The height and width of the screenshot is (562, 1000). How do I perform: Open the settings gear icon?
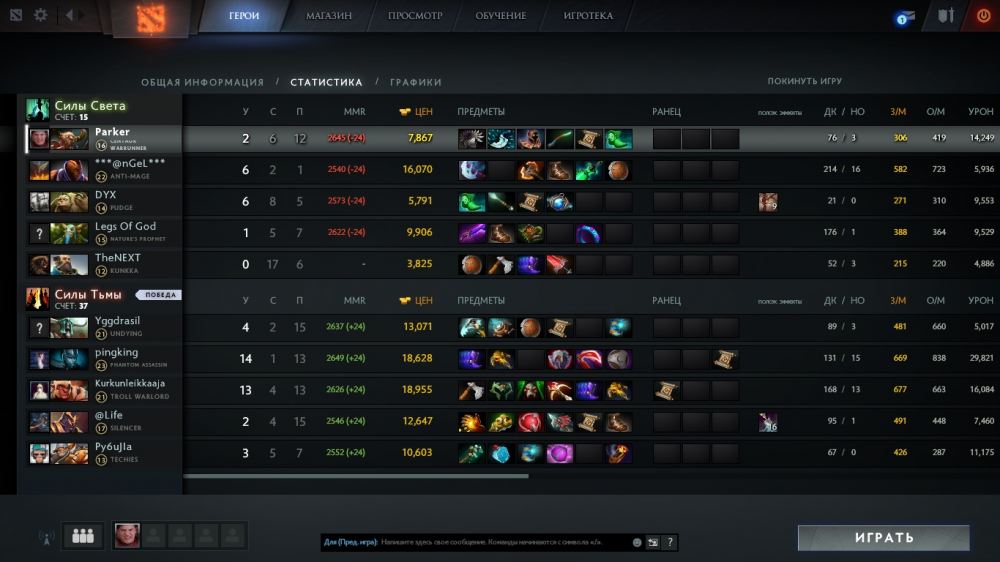41,15
